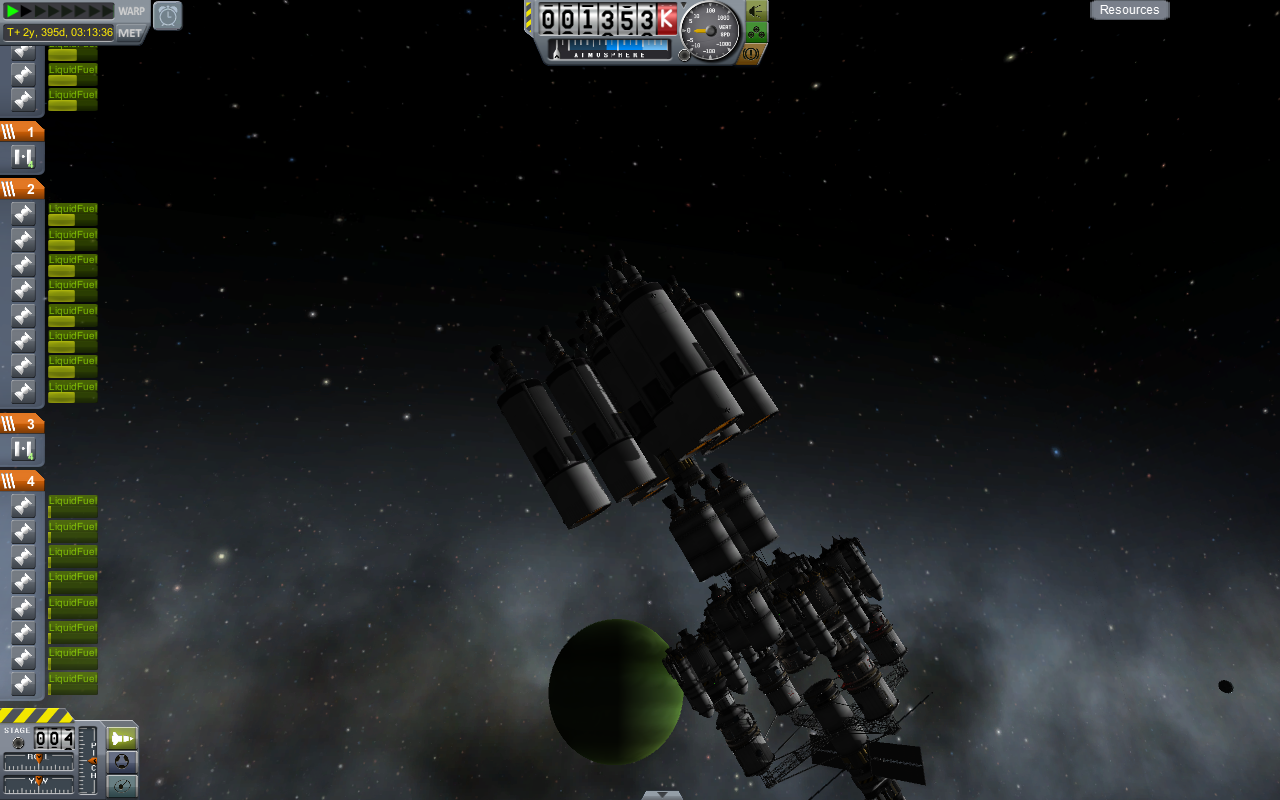Viewport: 1280px width, 800px height.
Task: Select the orange stage 3 header
Action: click(x=22, y=424)
